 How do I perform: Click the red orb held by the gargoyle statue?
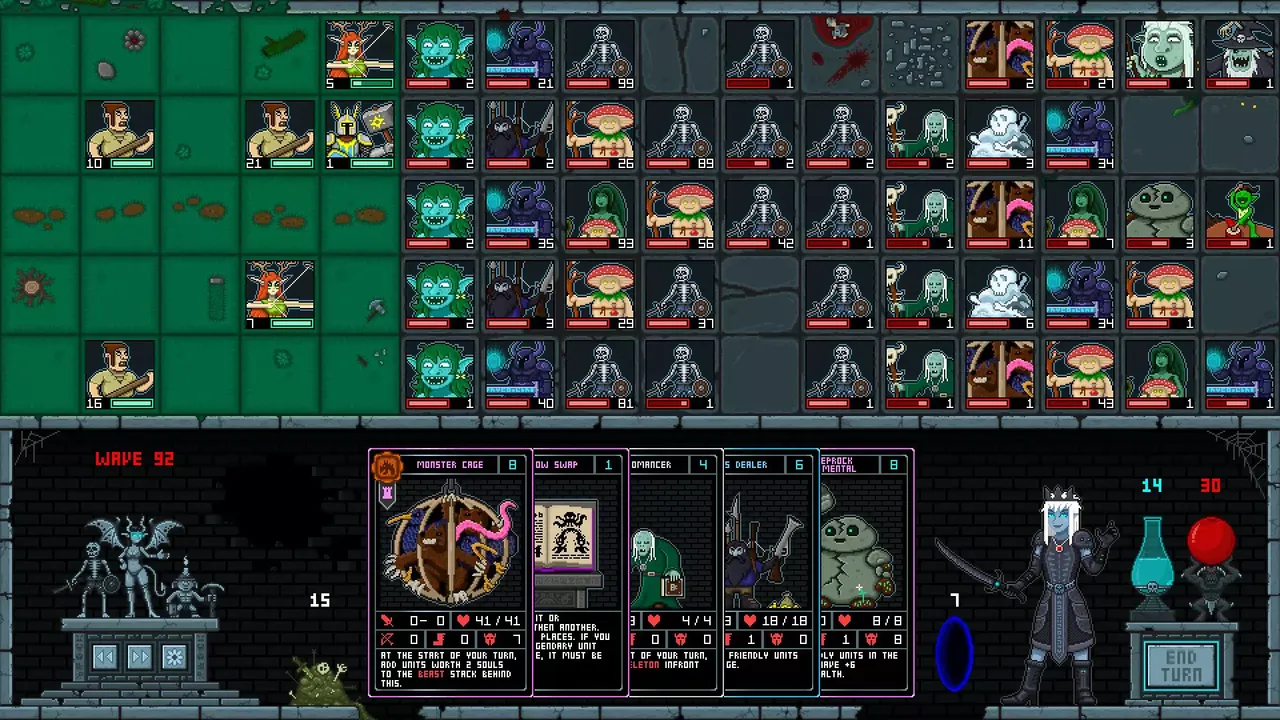click(1211, 540)
